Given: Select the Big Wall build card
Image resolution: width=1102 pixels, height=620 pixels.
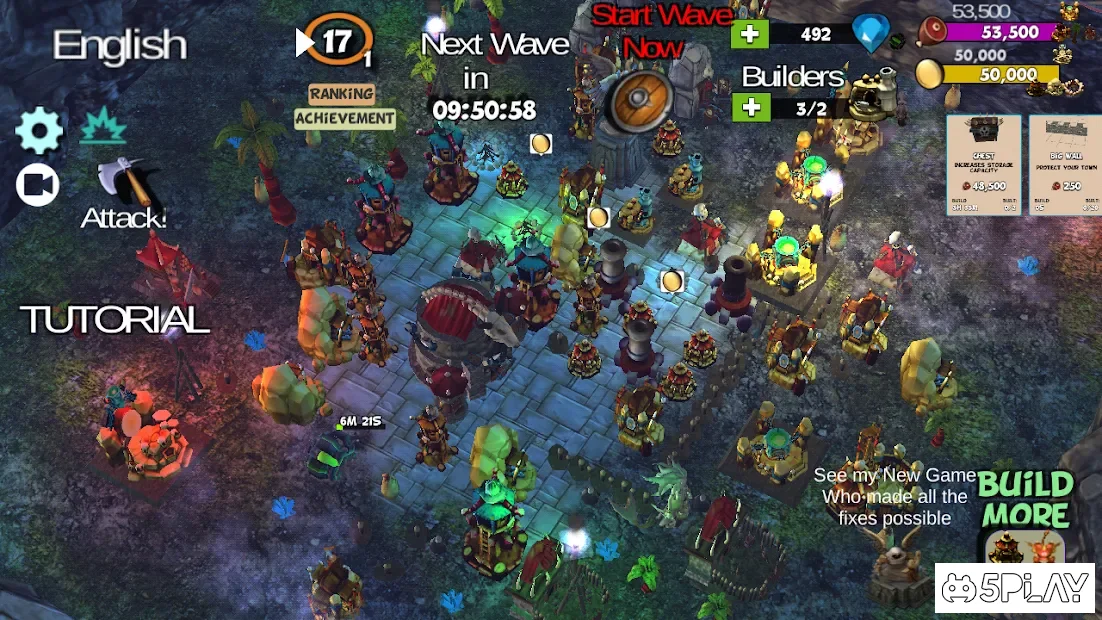Looking at the screenshot, I should 1064,164.
